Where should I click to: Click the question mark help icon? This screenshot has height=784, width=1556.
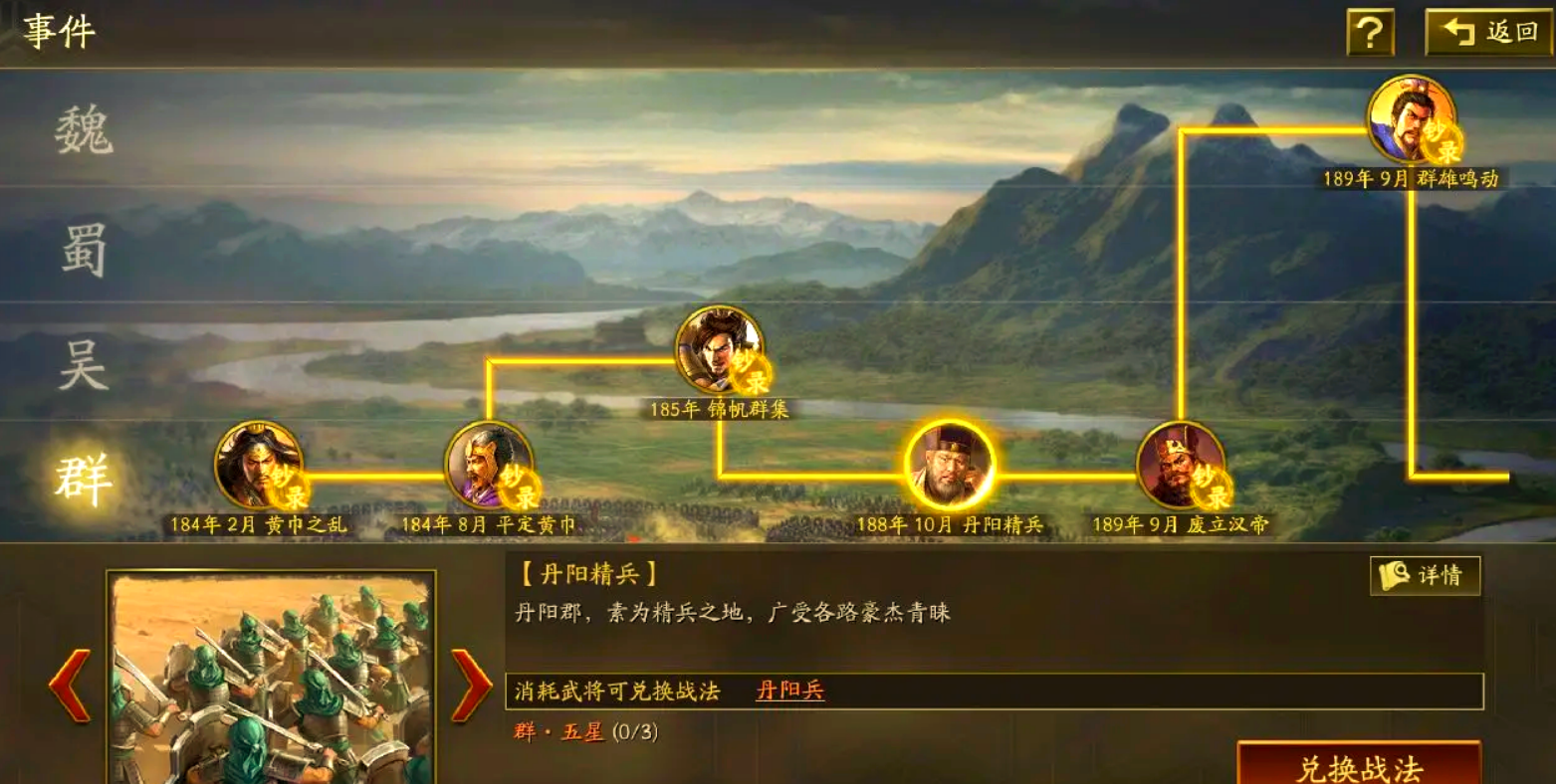click(1370, 31)
